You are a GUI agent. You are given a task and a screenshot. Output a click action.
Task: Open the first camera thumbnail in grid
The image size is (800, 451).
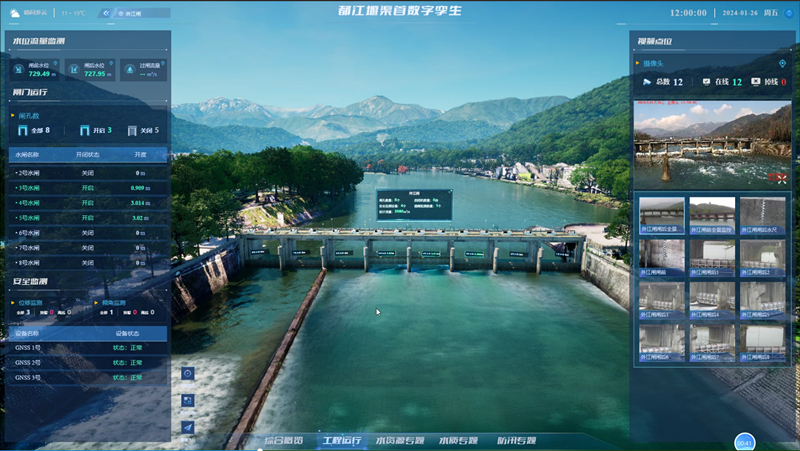point(661,215)
